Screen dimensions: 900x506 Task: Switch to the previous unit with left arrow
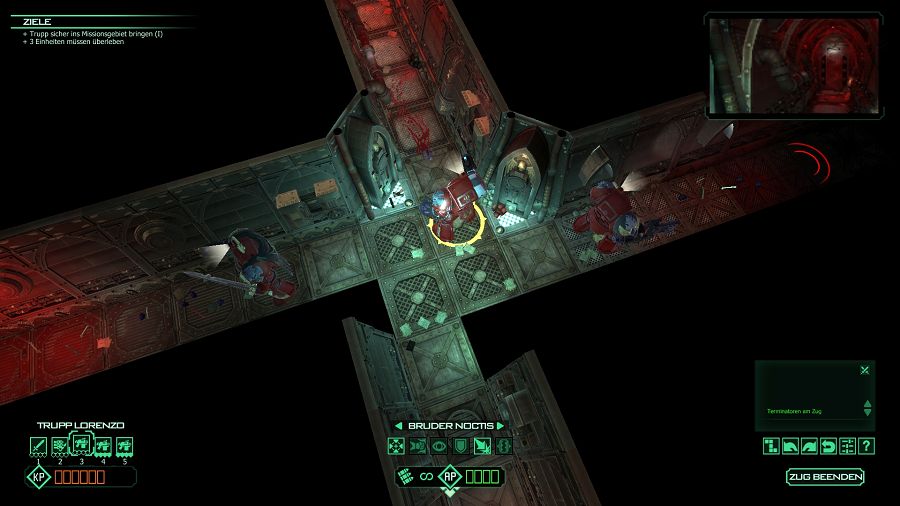point(398,426)
